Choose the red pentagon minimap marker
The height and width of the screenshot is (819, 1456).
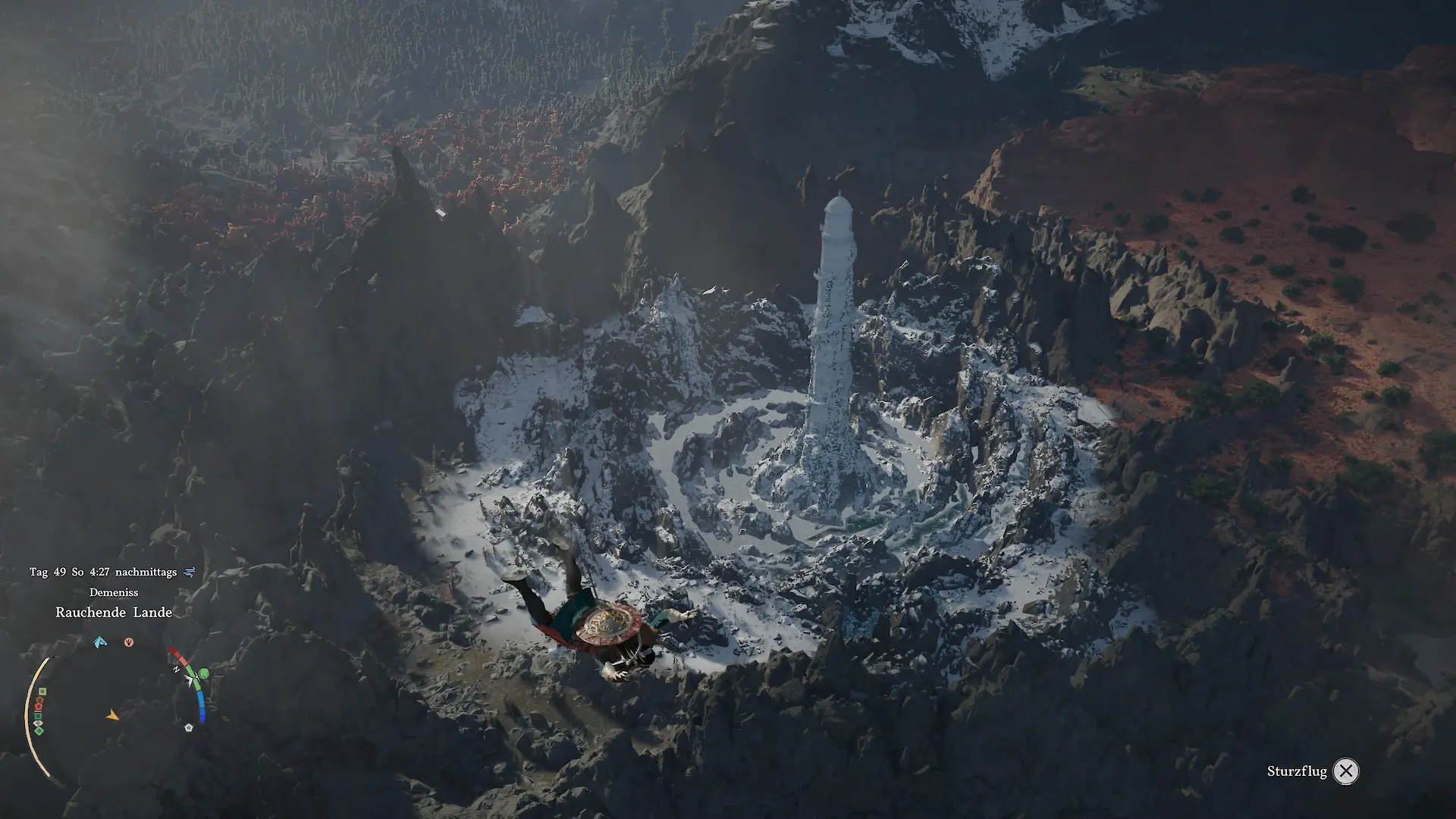[x=39, y=708]
